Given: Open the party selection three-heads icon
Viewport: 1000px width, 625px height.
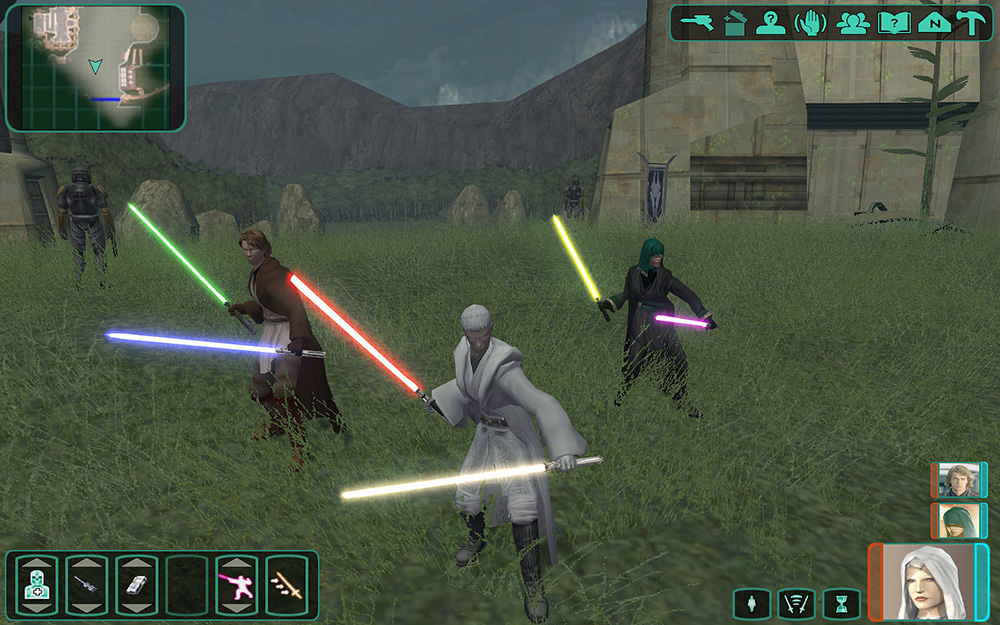Looking at the screenshot, I should coord(852,22).
